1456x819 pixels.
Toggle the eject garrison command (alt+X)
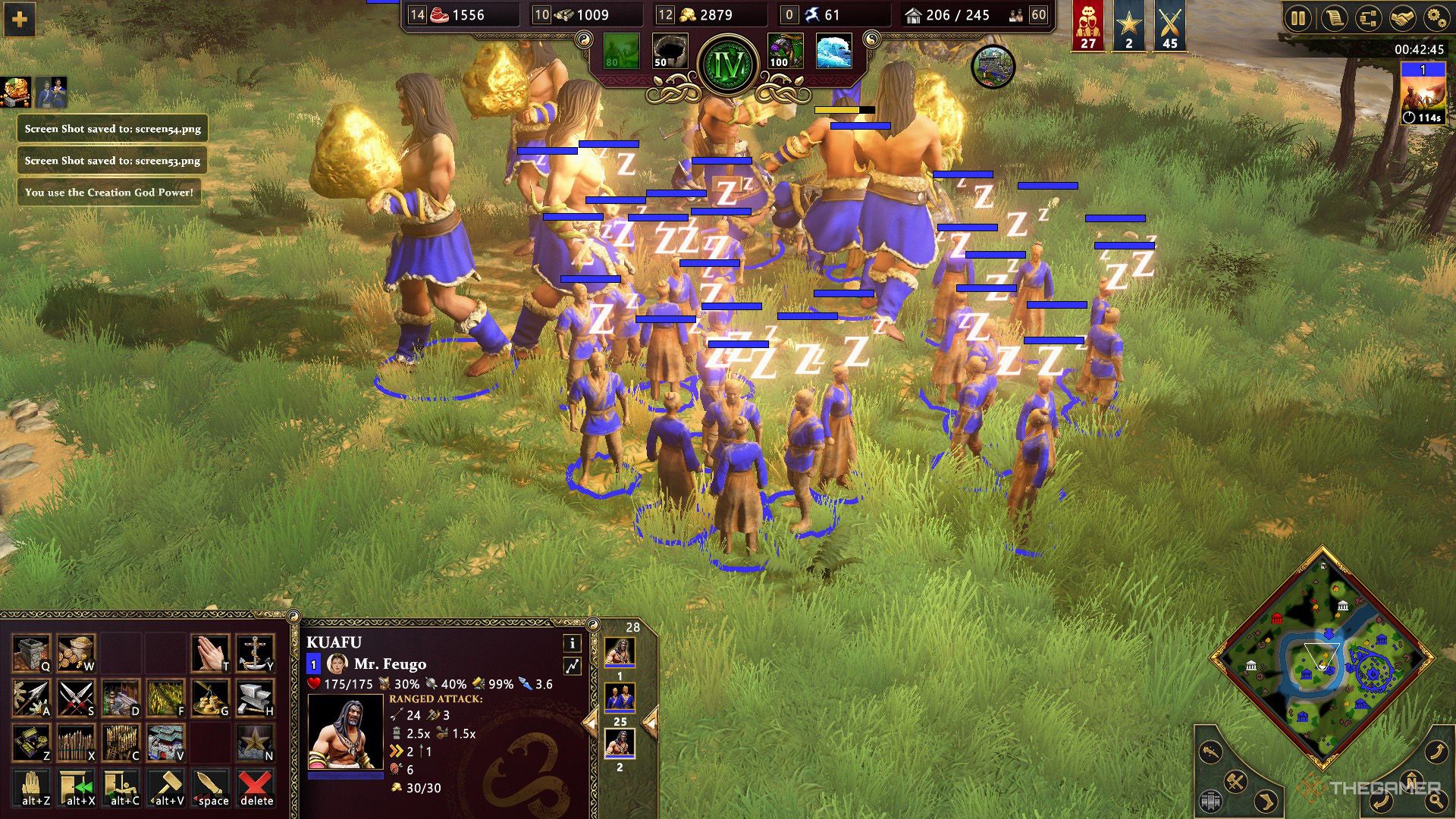point(77,786)
